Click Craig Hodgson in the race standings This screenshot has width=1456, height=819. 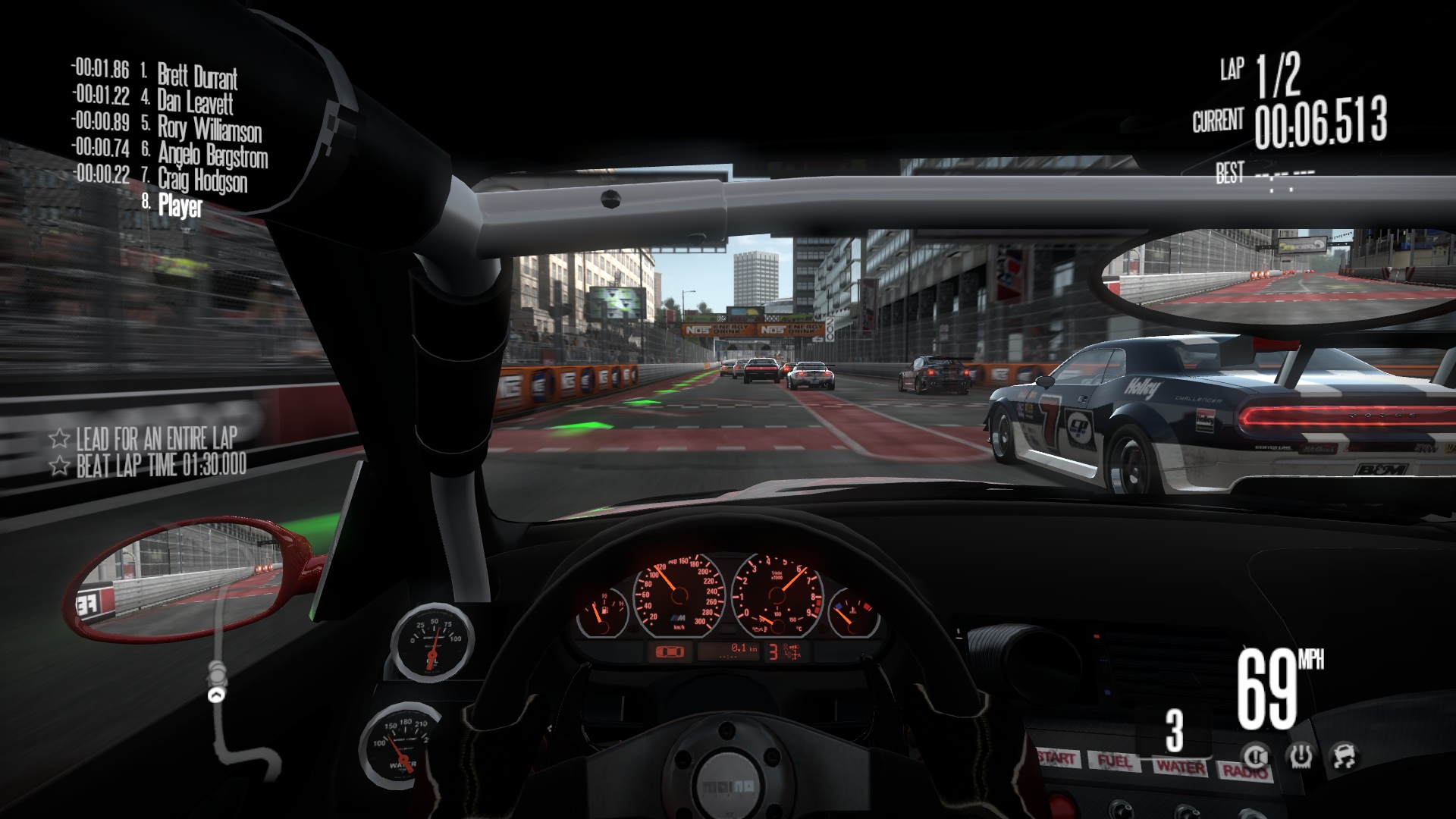202,180
